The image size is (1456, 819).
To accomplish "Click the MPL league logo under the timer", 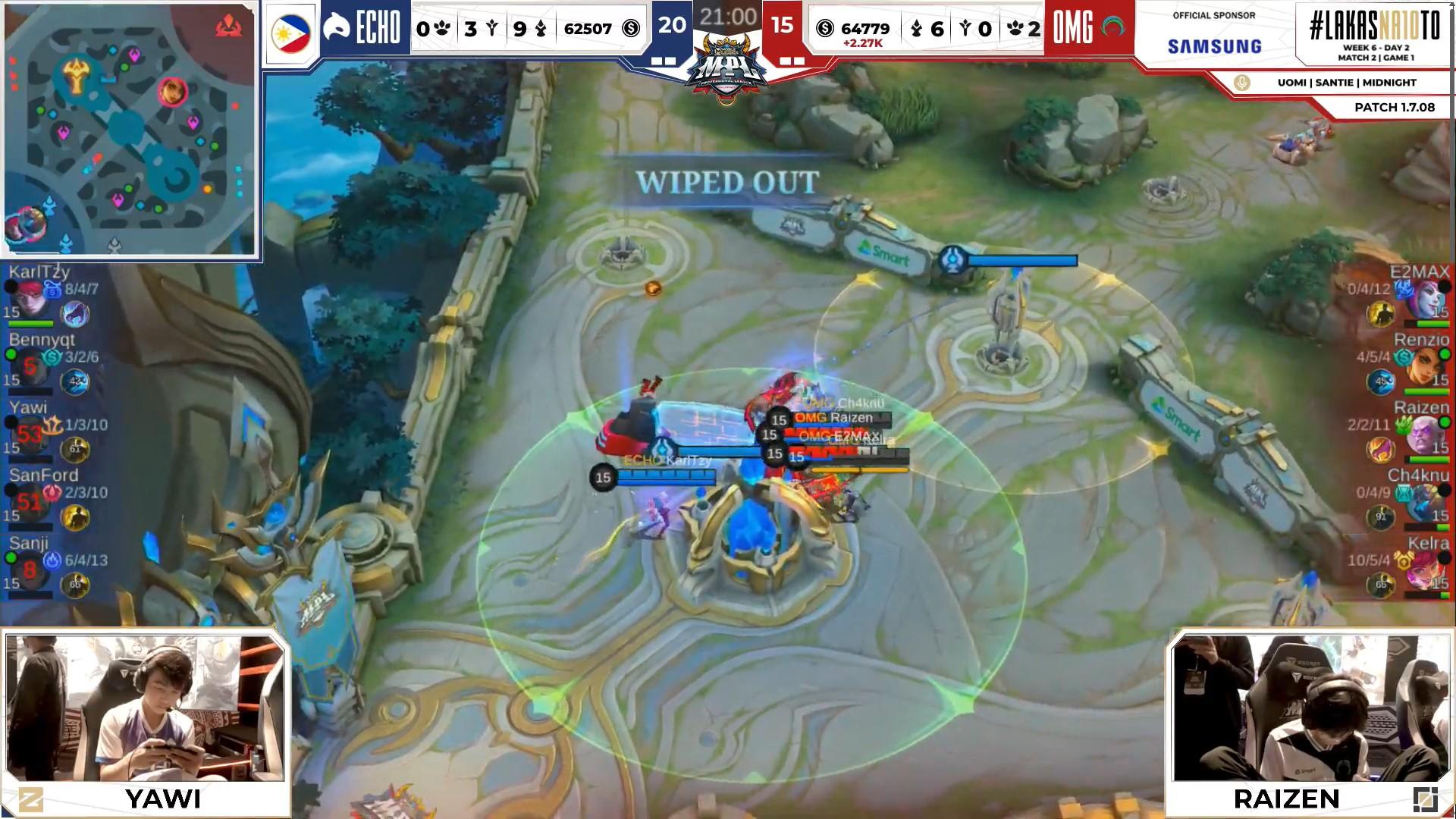I will (726, 70).
